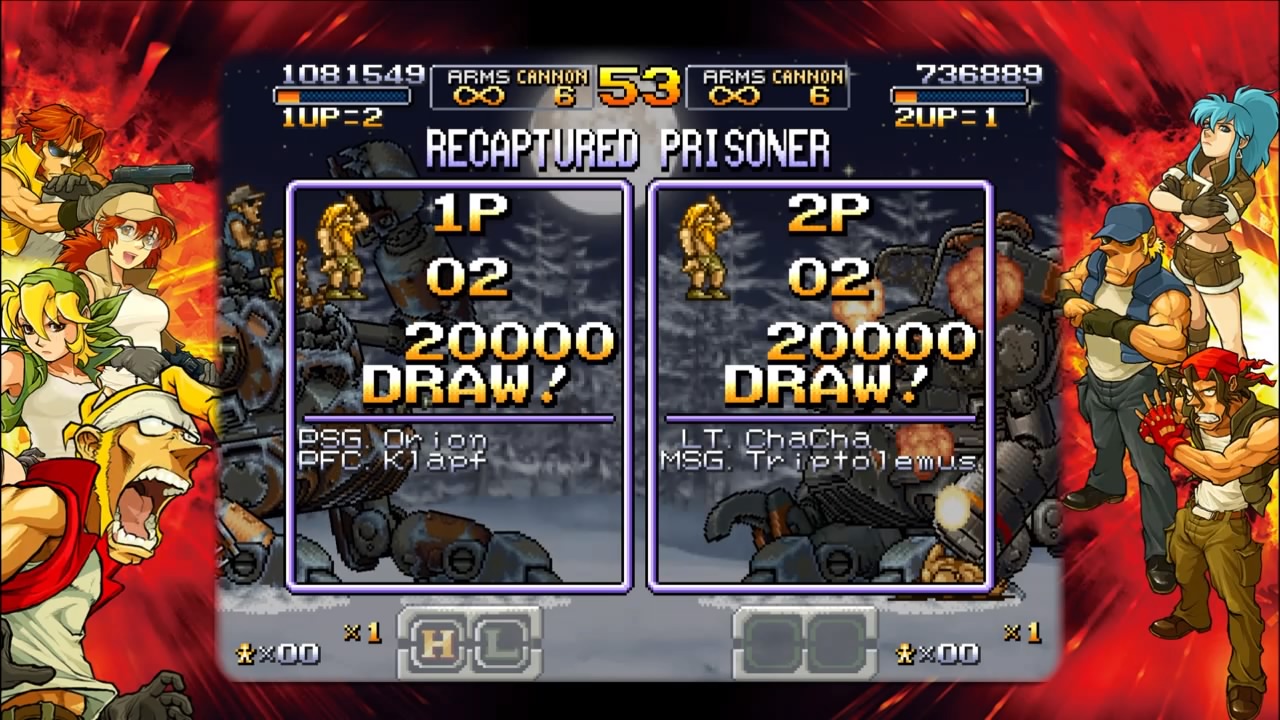
Task: Click player 1's orange health bar
Action: click(x=340, y=95)
